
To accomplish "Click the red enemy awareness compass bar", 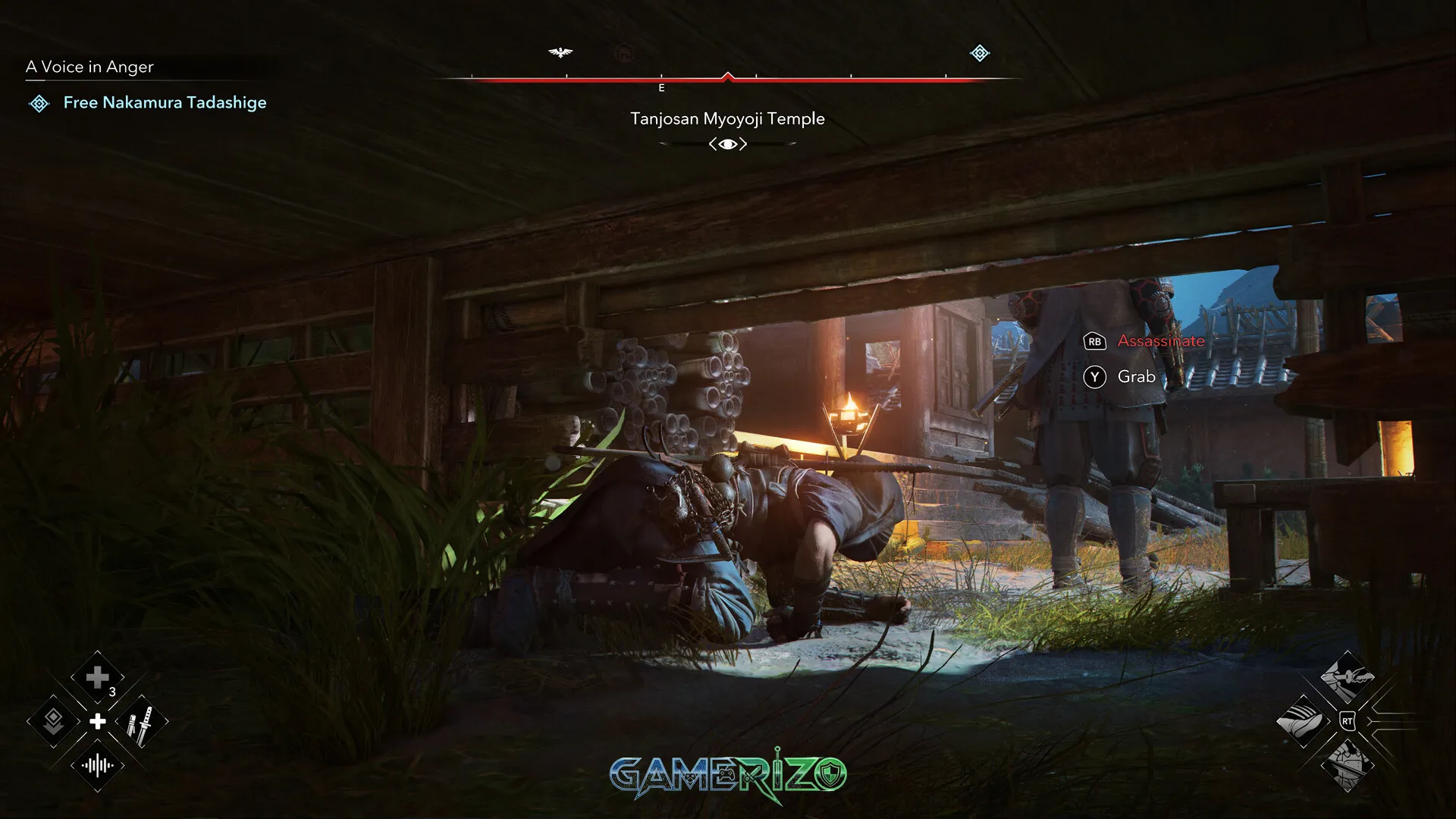I will [728, 77].
